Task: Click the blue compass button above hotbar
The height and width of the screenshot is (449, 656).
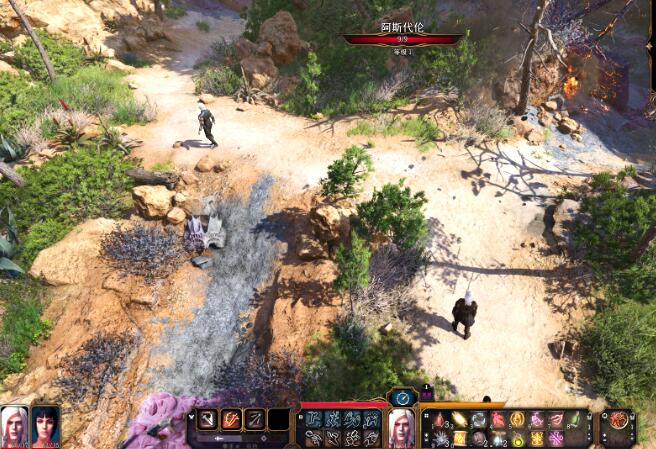Action: 402,397
